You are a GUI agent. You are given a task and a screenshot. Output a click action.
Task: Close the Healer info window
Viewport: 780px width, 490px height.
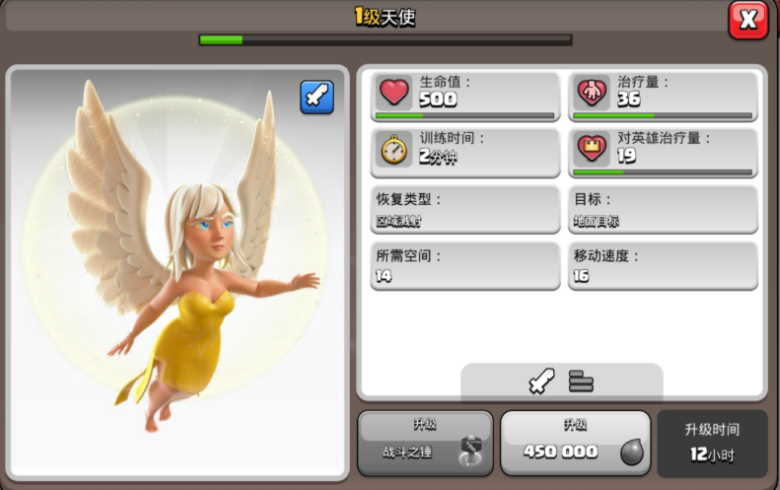tap(747, 19)
